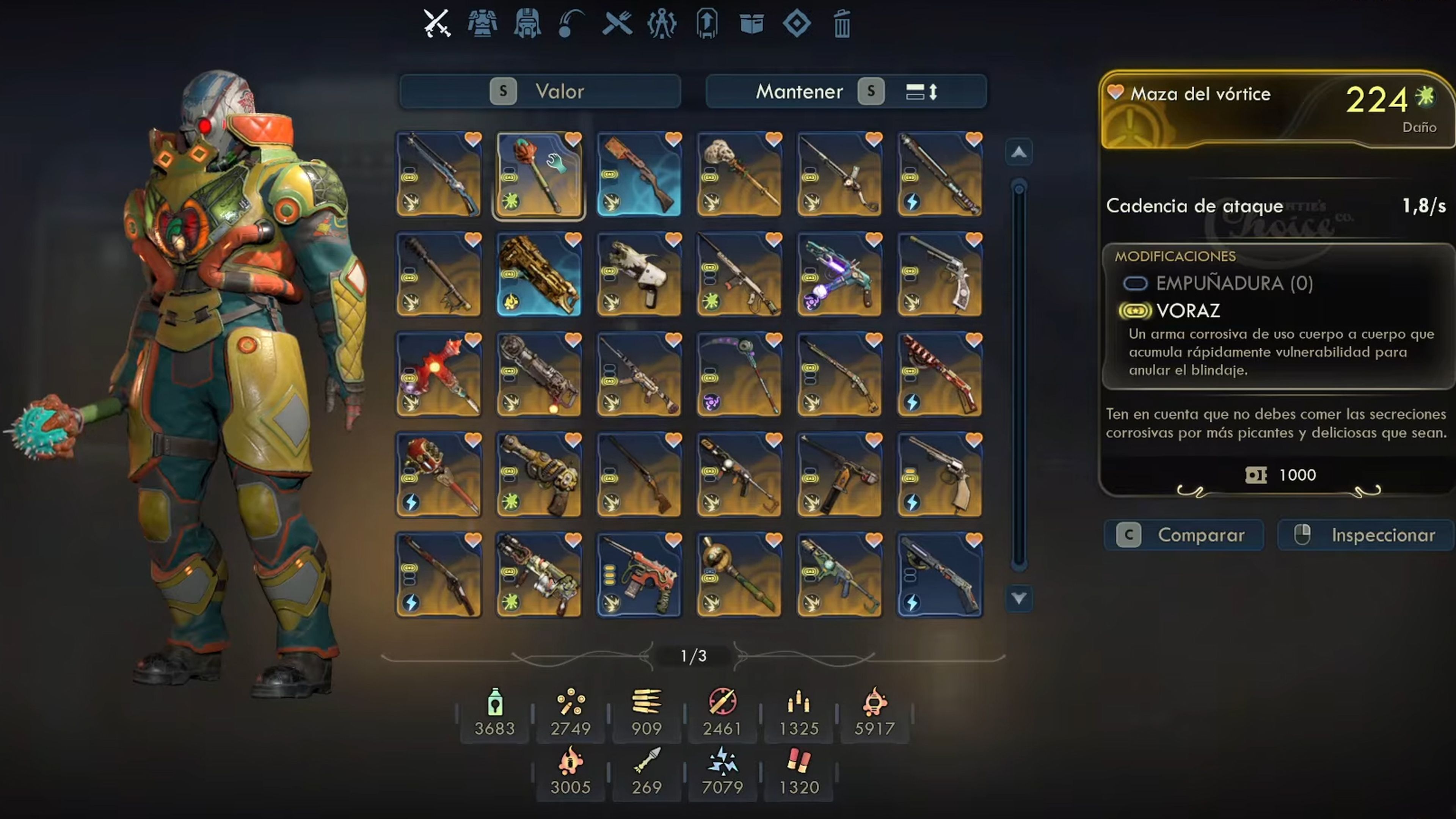Click the inventory scroll-down arrow
The image size is (1456, 819).
pos(1018,598)
